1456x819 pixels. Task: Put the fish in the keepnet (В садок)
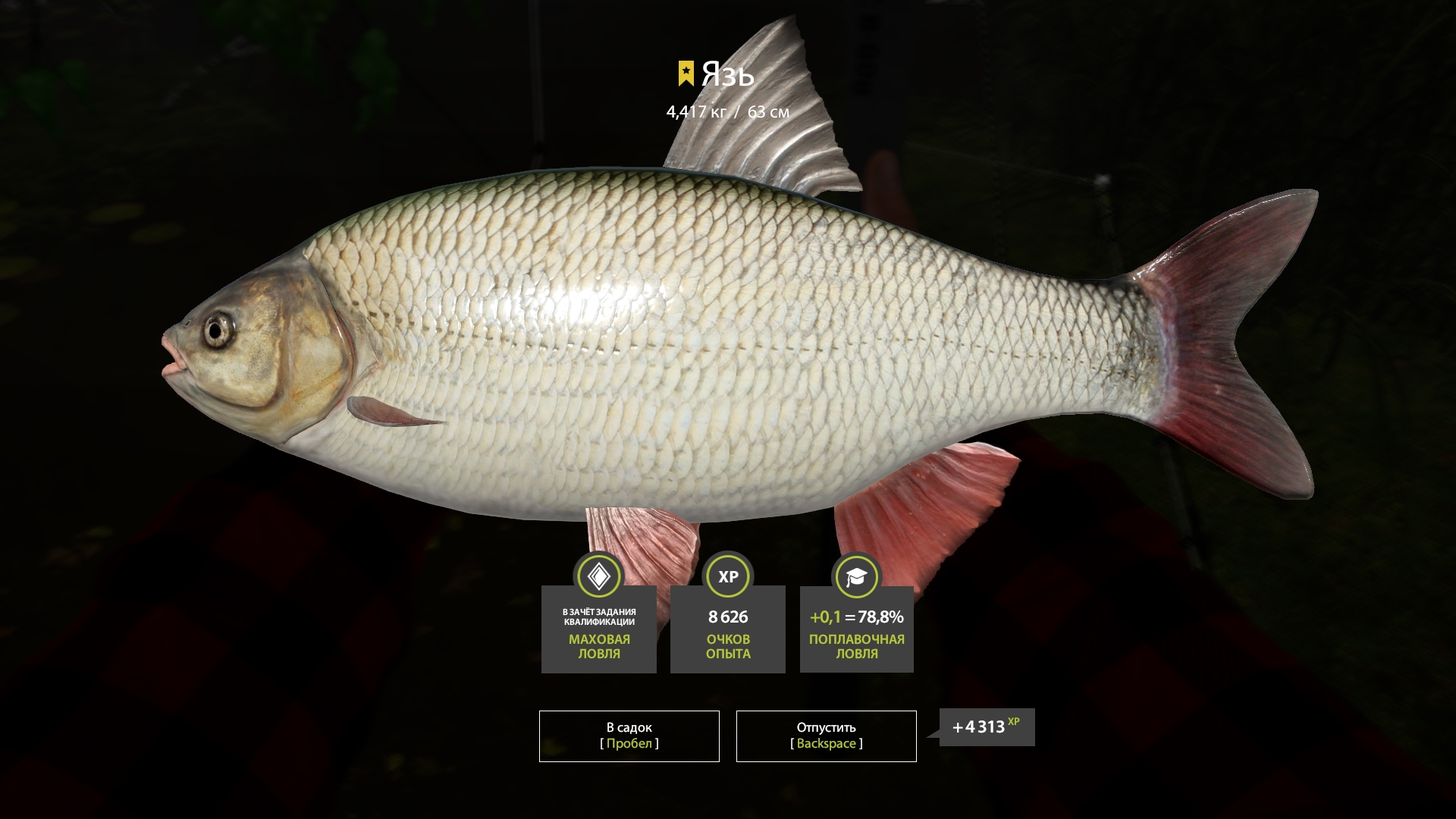[629, 736]
